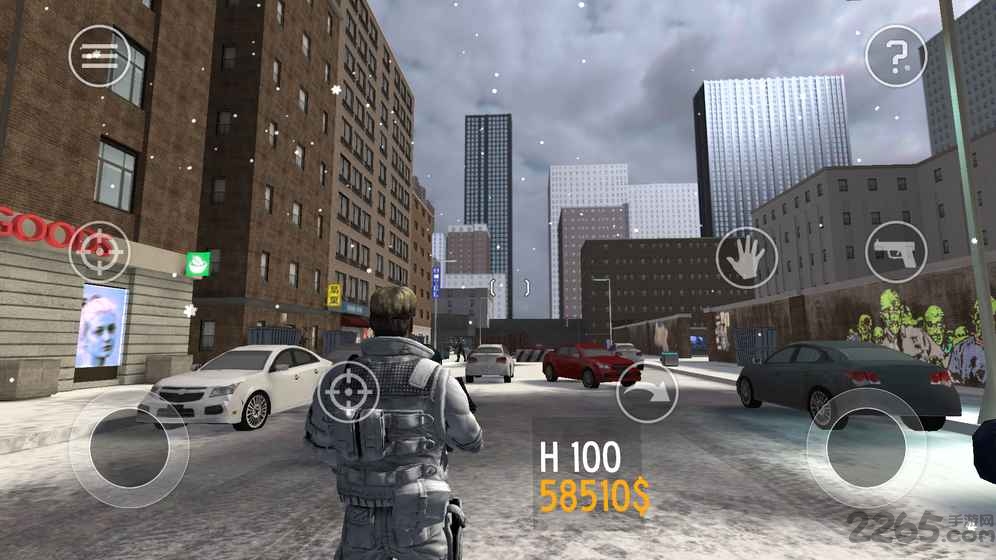
Task: Open the hamburger menu button
Action: click(99, 55)
